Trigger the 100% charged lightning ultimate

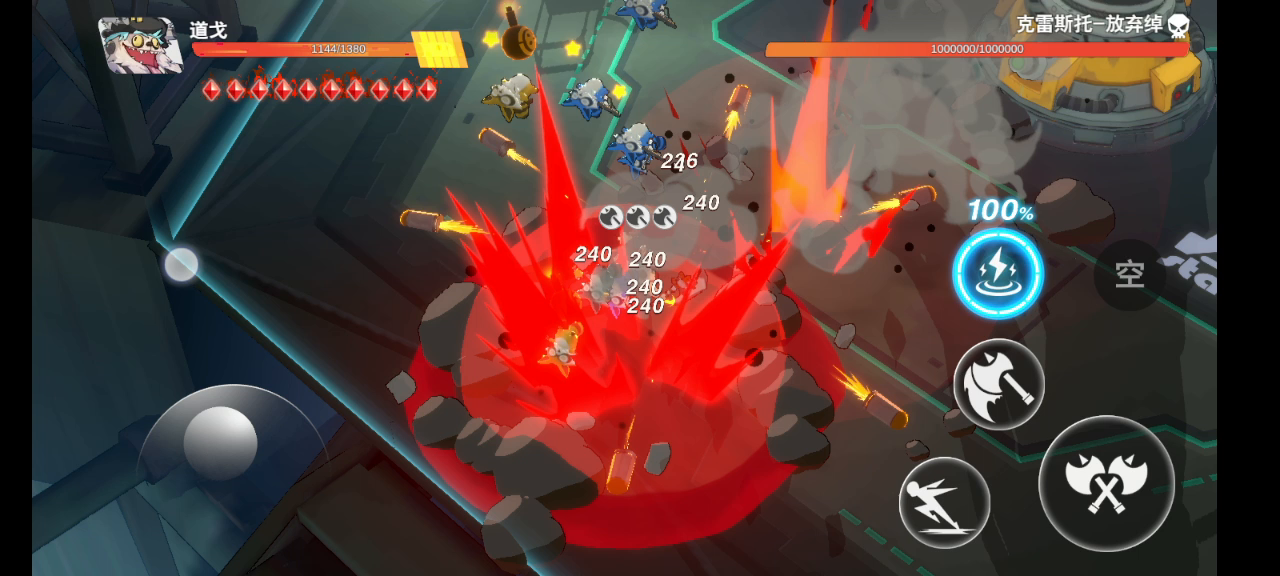tap(997, 274)
